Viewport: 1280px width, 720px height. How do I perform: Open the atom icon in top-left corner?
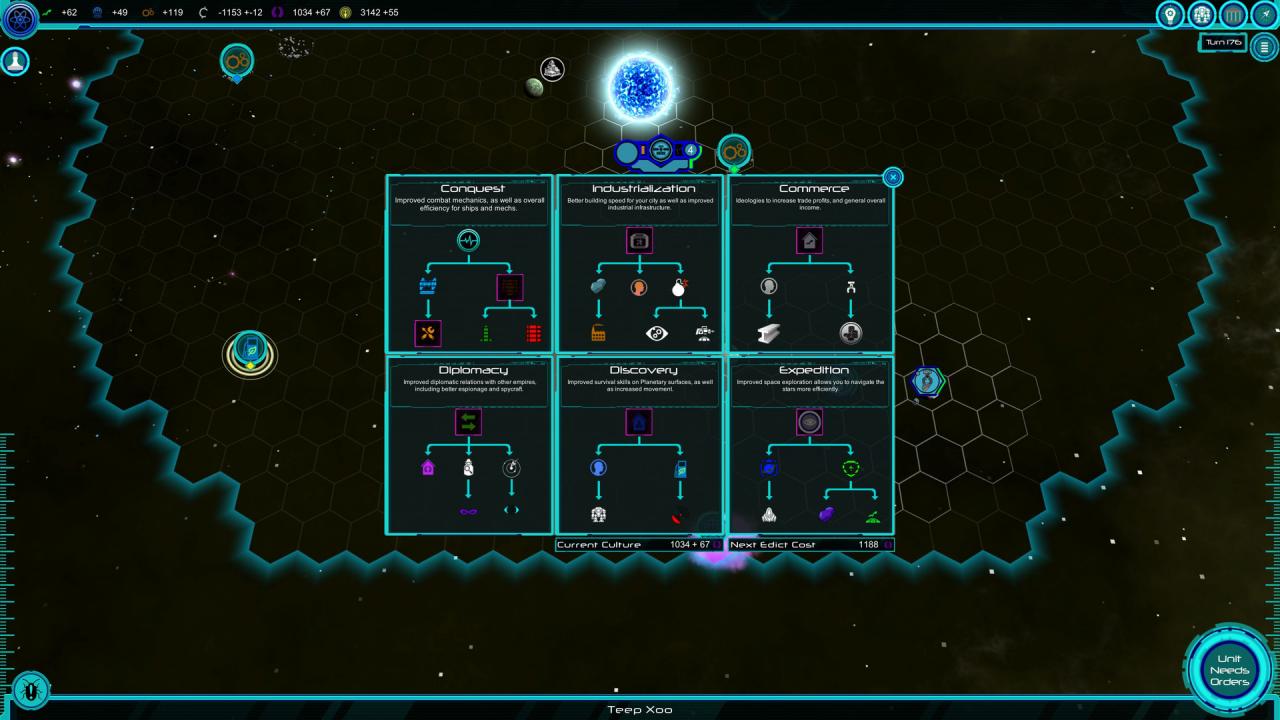[18, 18]
